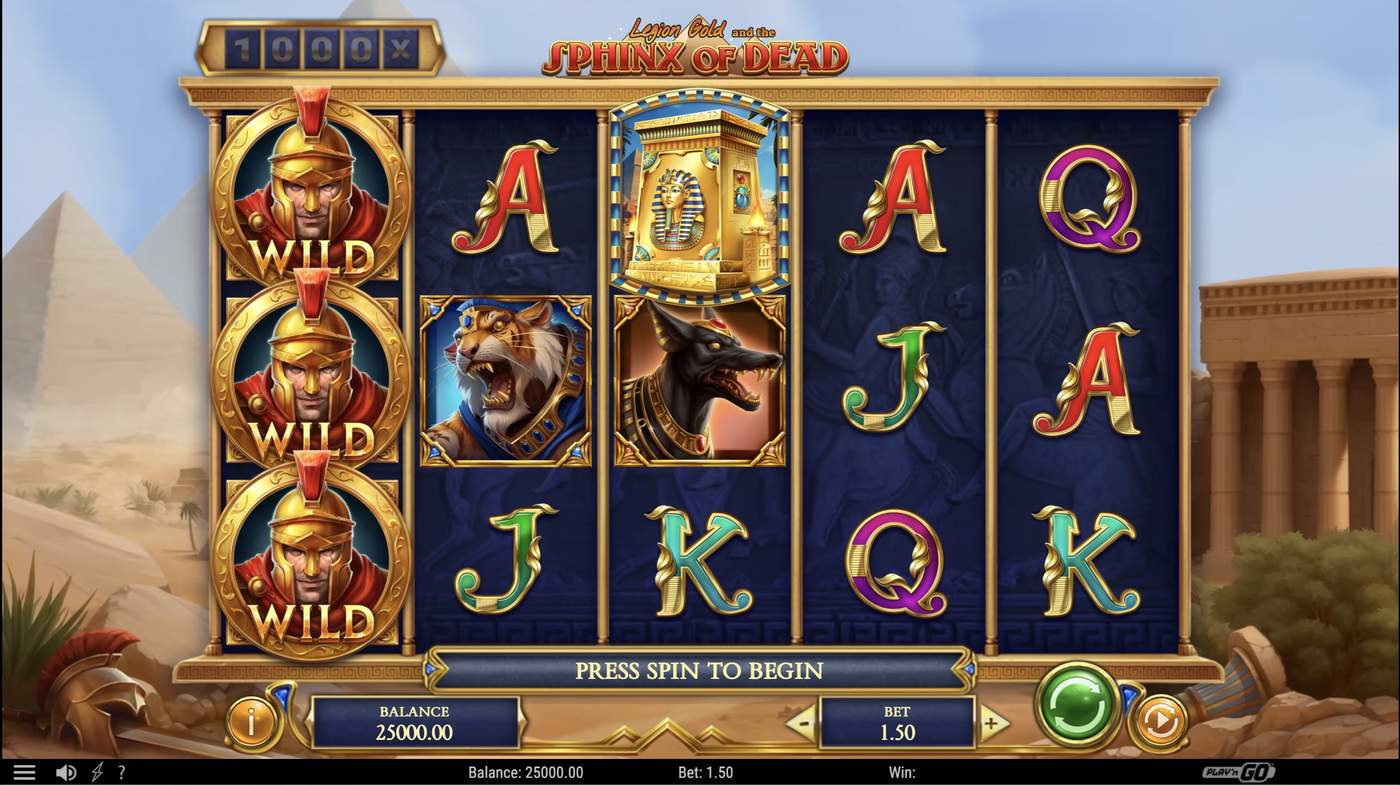Toggle fast play lightning bolt
1400x785 pixels.
pos(97,772)
